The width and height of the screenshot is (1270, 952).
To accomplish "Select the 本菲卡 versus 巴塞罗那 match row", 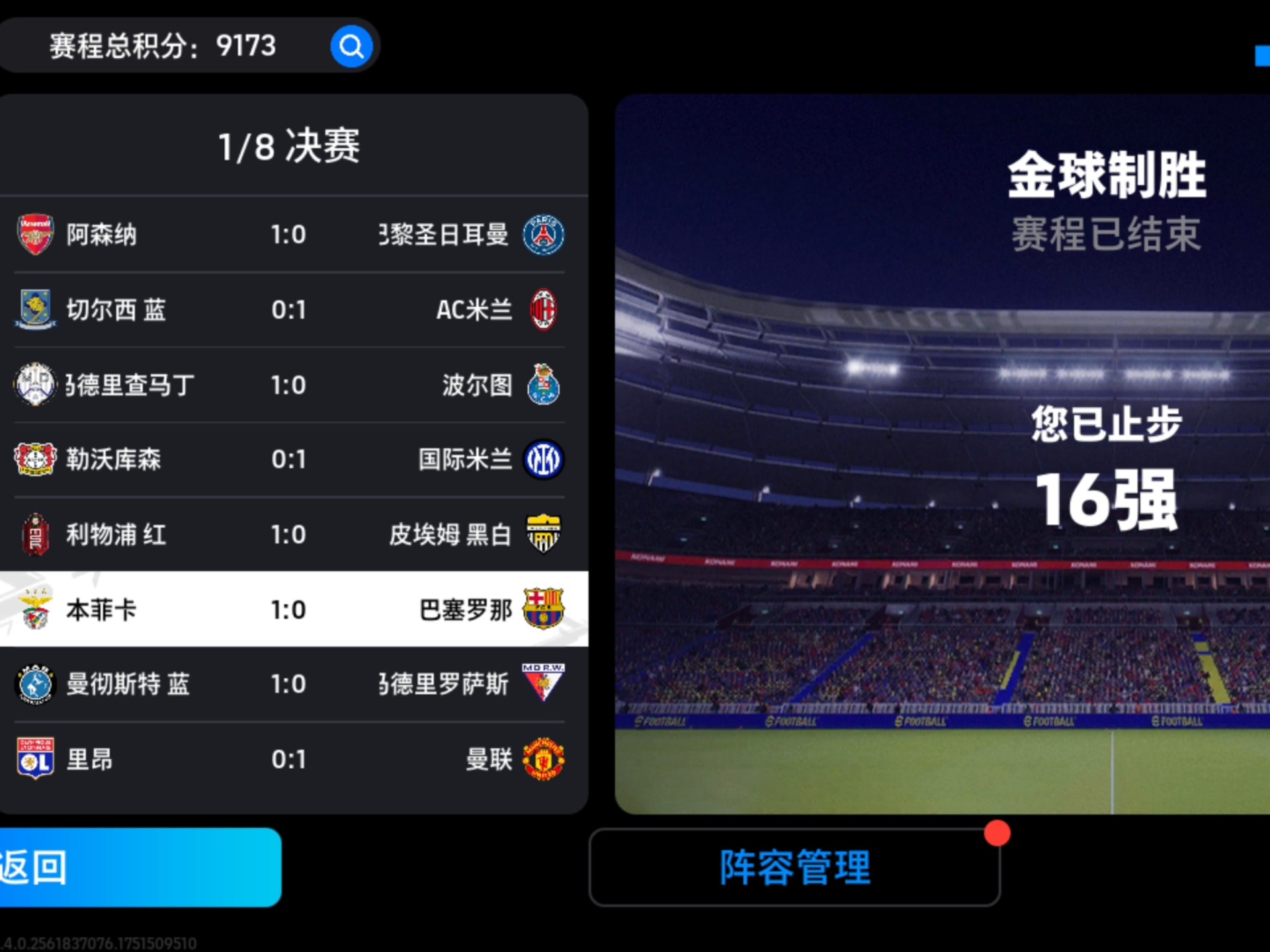I will (x=291, y=610).
